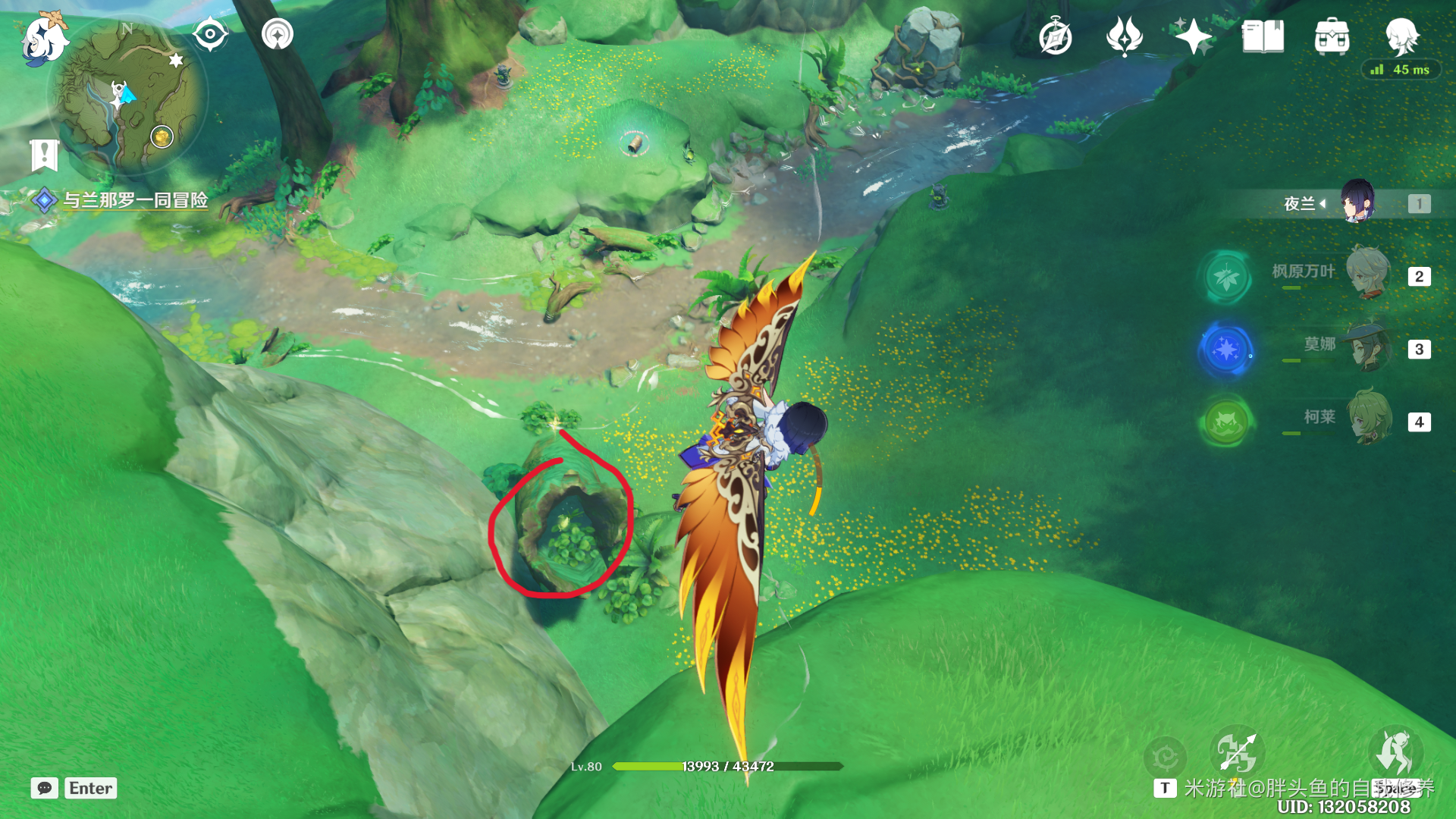
Task: Open the battle pass leaf icon
Action: coord(1125,36)
